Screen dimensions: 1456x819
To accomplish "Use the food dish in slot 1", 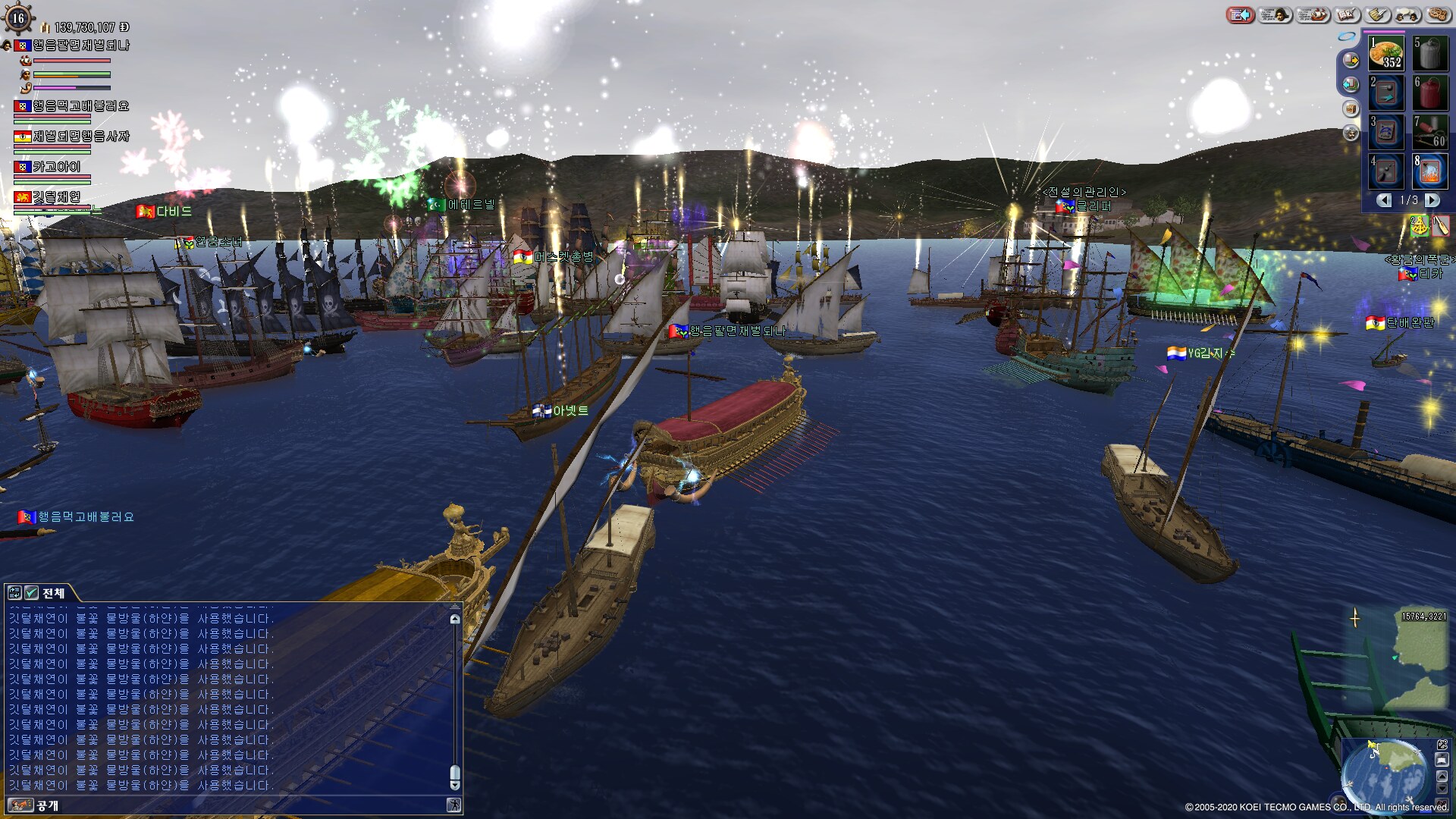I will click(x=1386, y=55).
